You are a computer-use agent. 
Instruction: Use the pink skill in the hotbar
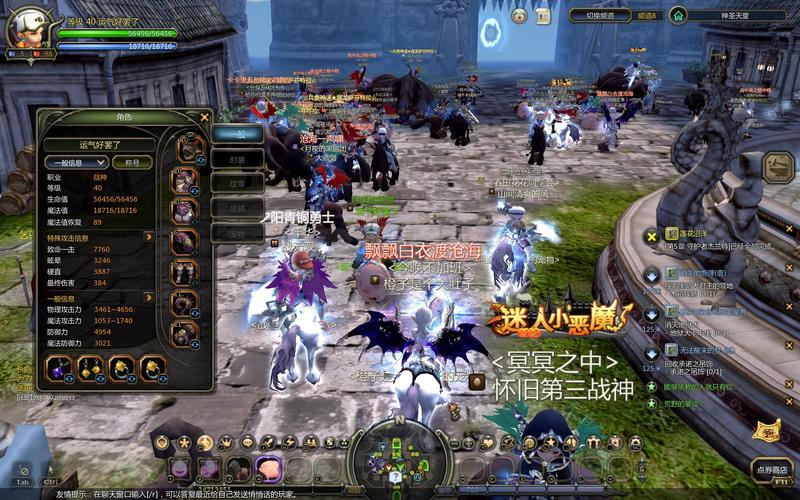click(268, 468)
